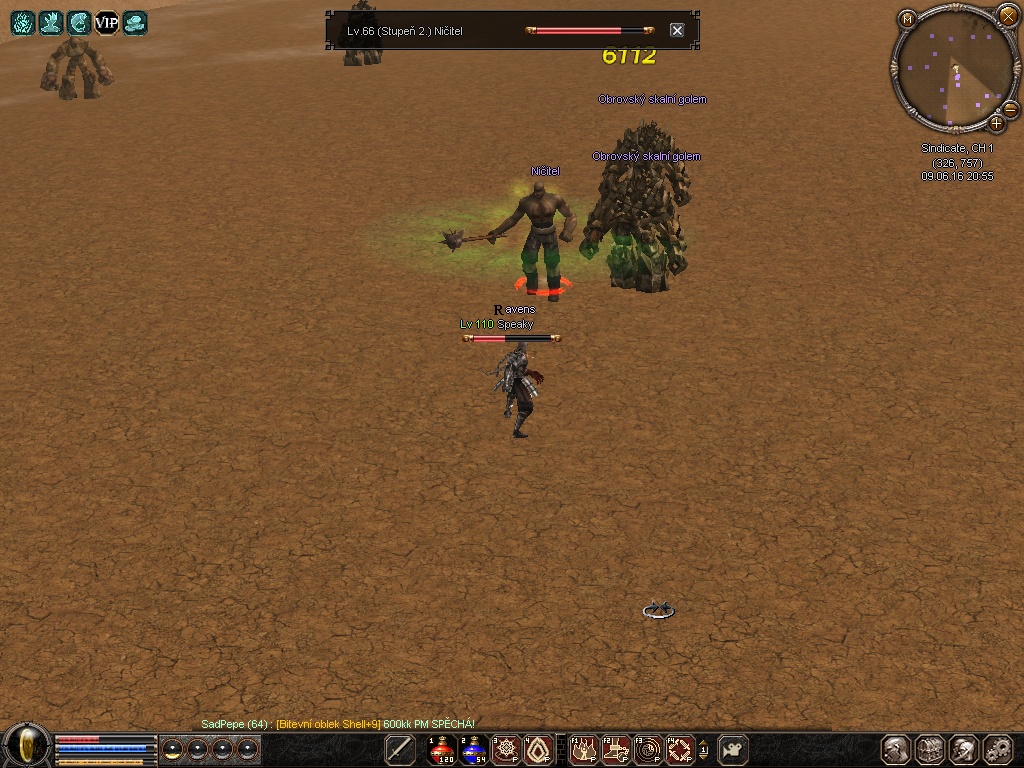Activate the spiked wheel skill in slot 3

506,750
